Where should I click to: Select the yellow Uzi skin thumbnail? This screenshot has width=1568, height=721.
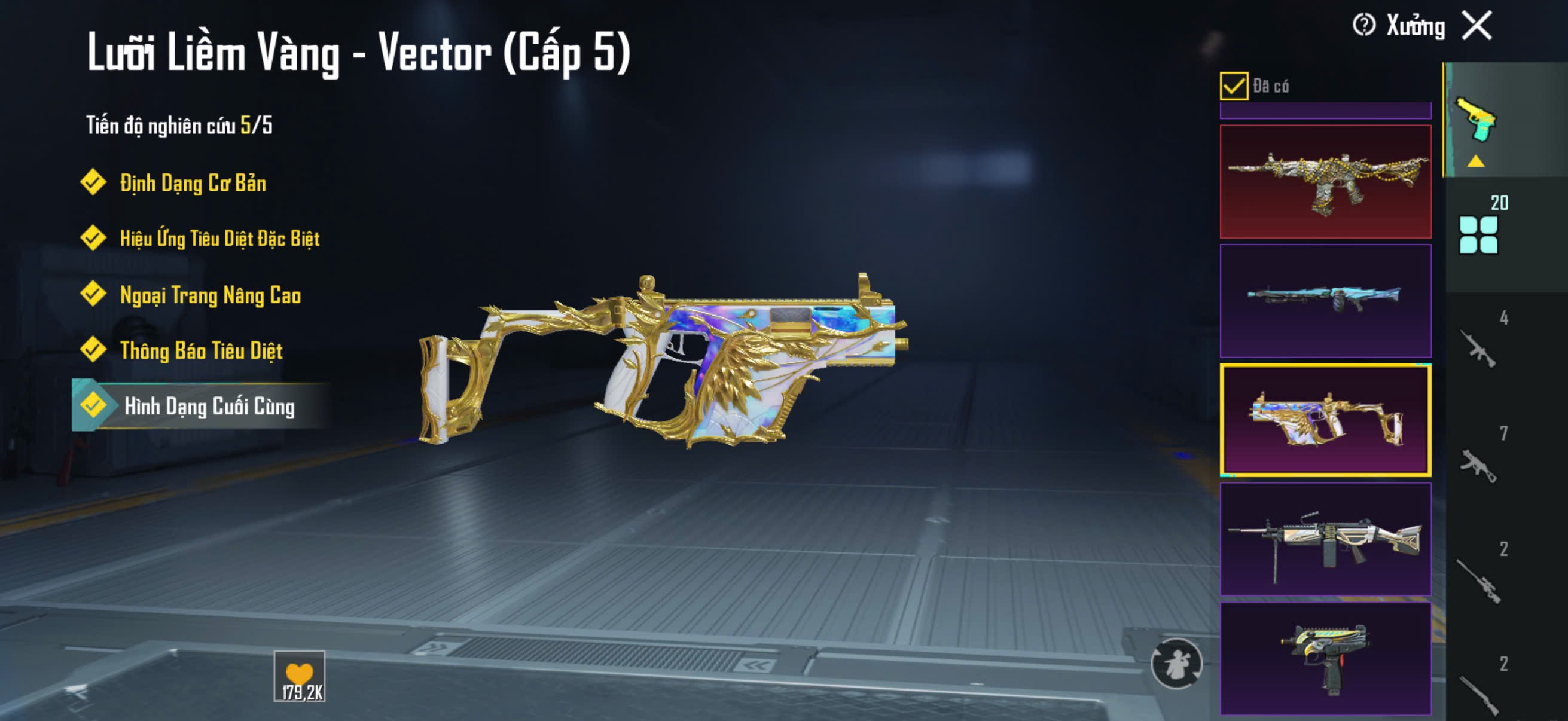(x=1325, y=658)
